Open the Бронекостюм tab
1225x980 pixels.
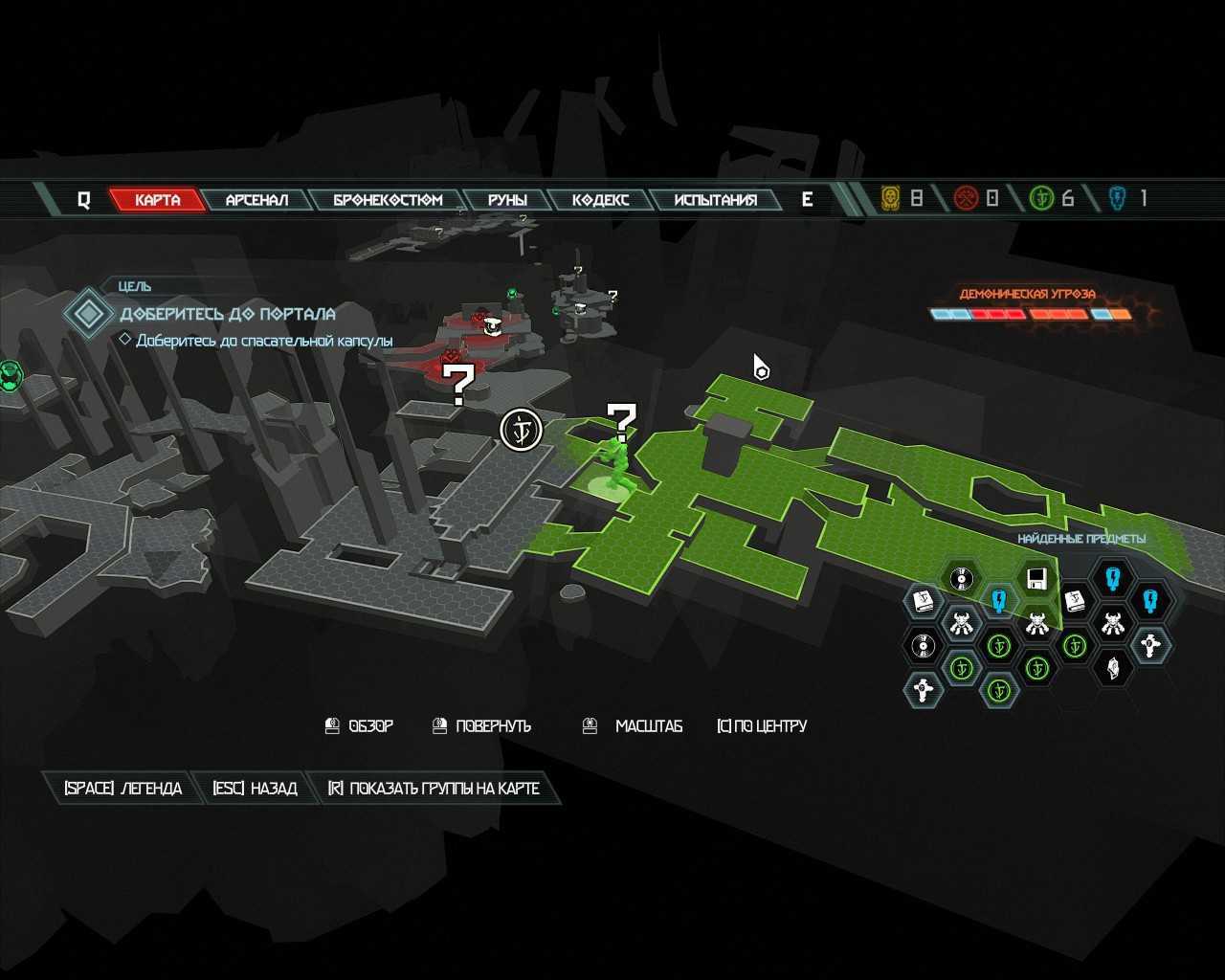pos(388,200)
